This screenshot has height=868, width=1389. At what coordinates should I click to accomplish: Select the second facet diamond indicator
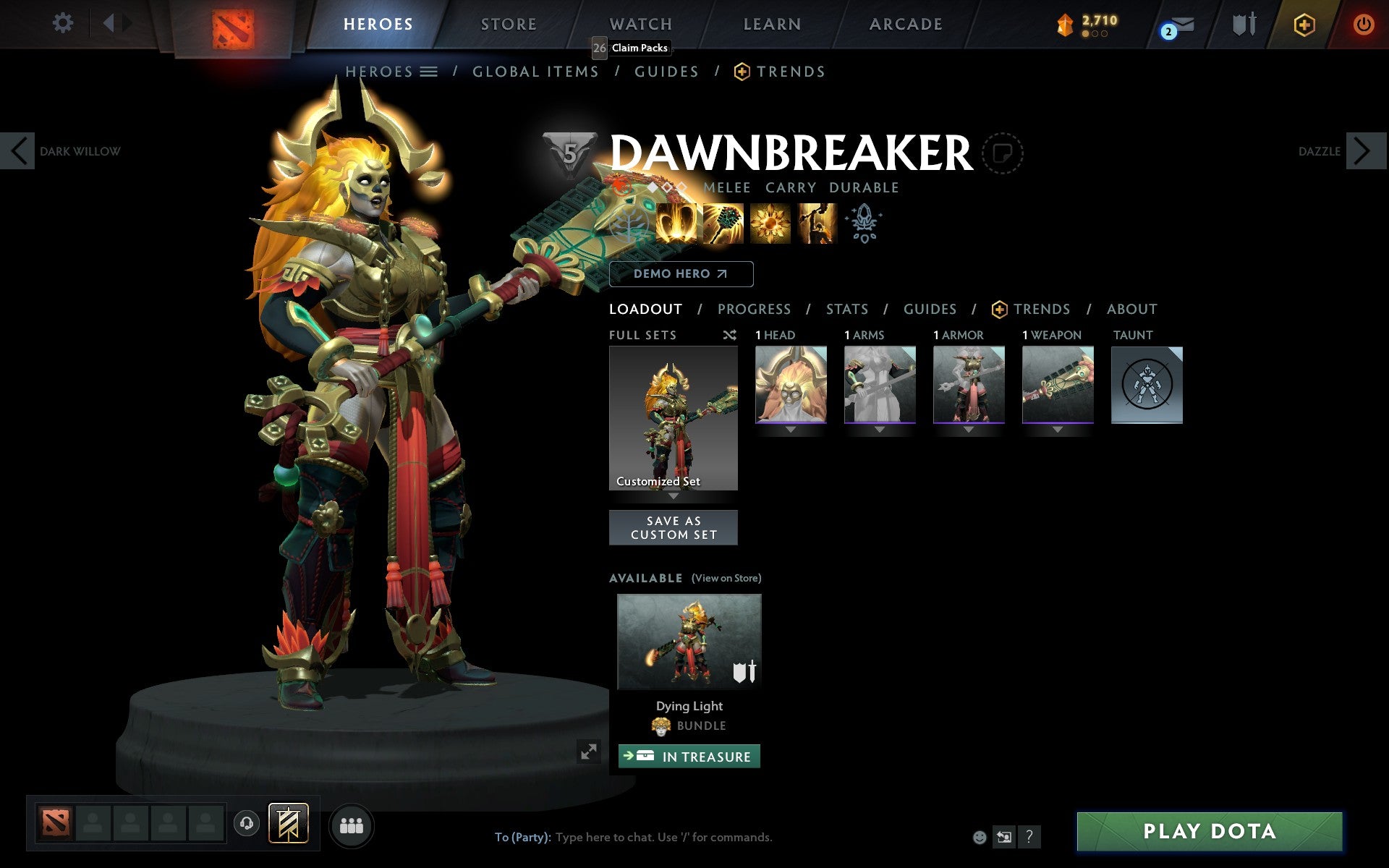[x=667, y=185]
